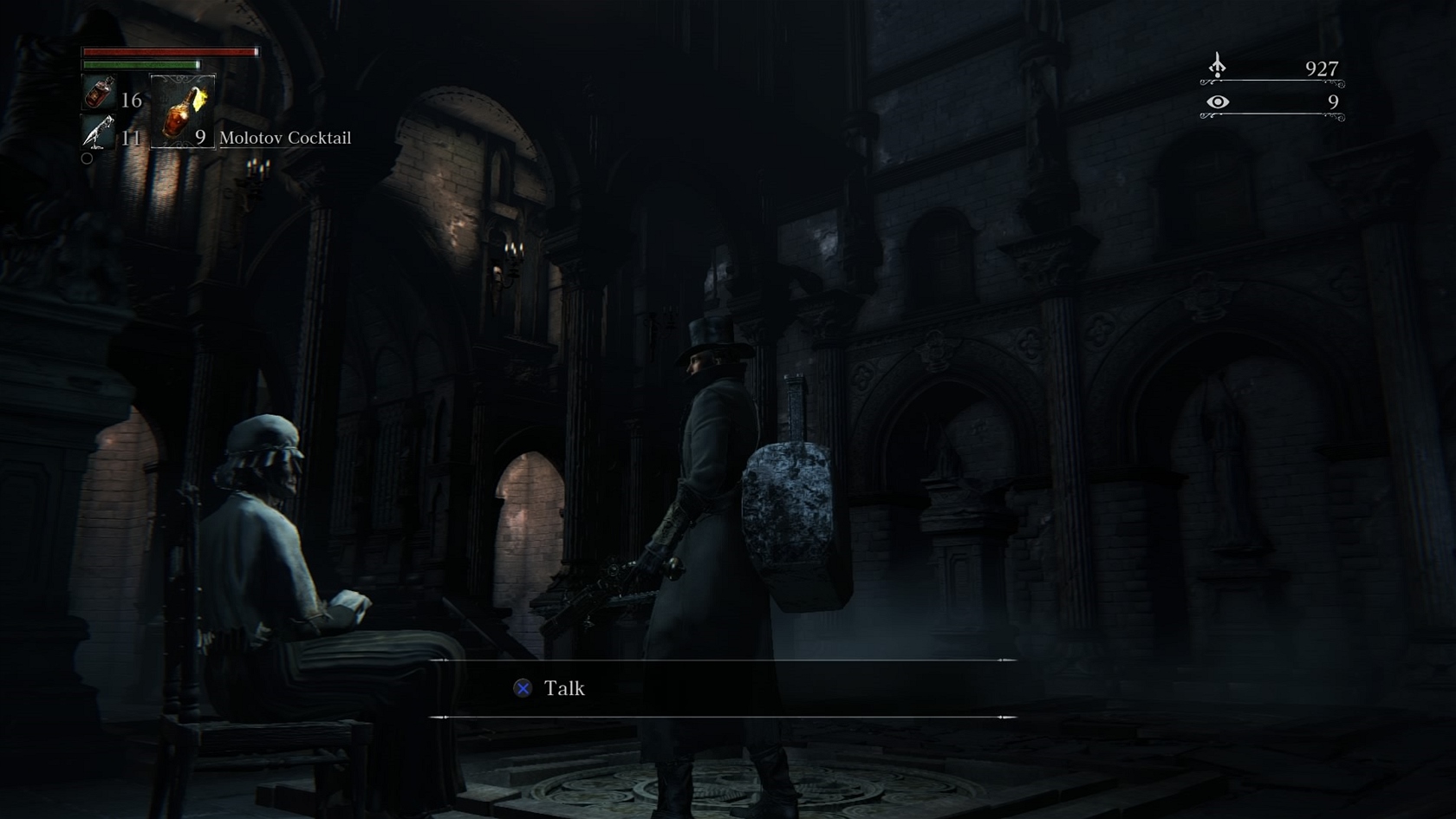Select the Quicksilver Bullet icon
Screen dimensions: 1456x819
[98, 133]
